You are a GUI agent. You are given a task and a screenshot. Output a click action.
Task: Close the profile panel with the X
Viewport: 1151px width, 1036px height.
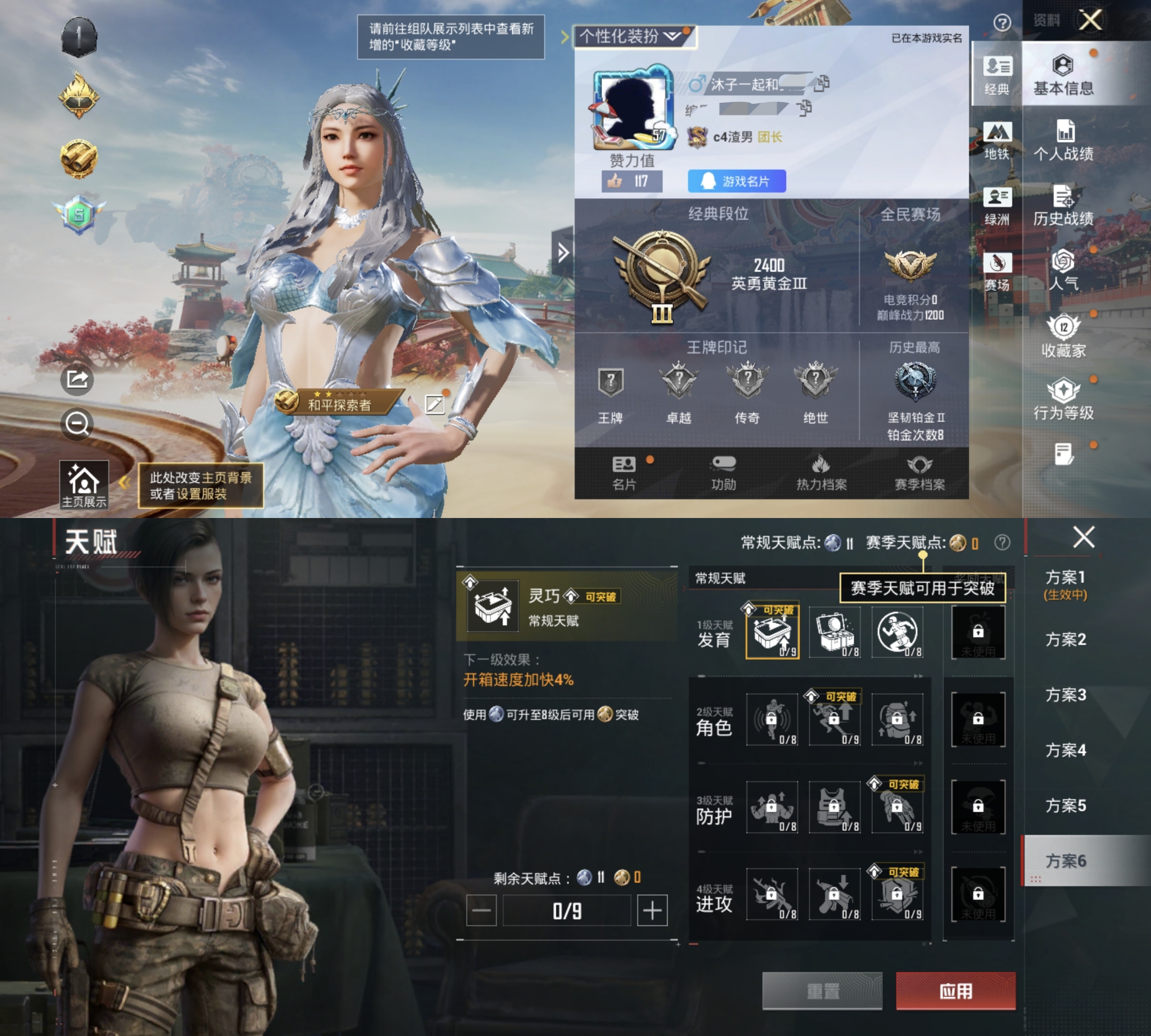click(1090, 20)
